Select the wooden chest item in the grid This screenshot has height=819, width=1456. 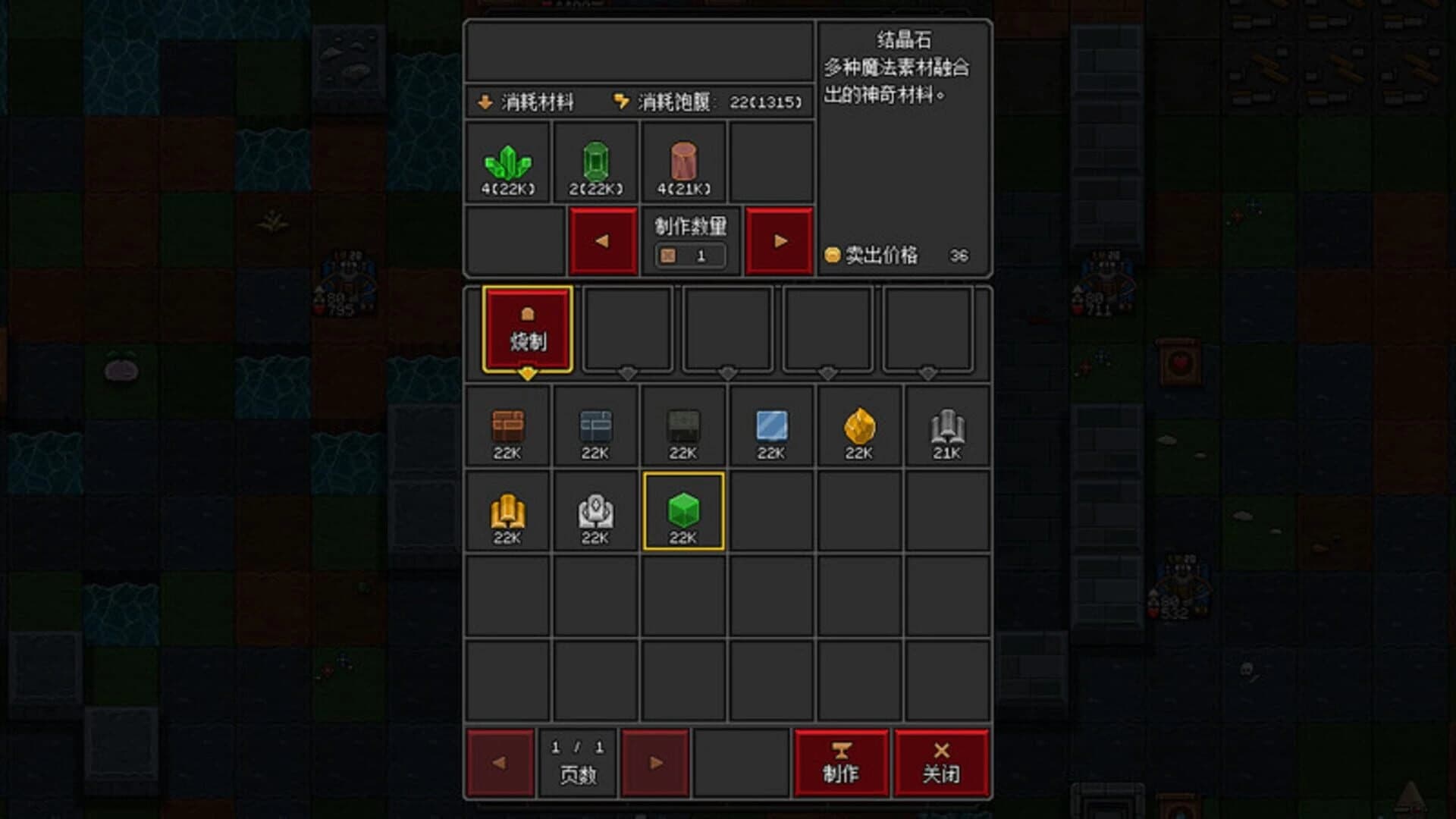pos(507,427)
